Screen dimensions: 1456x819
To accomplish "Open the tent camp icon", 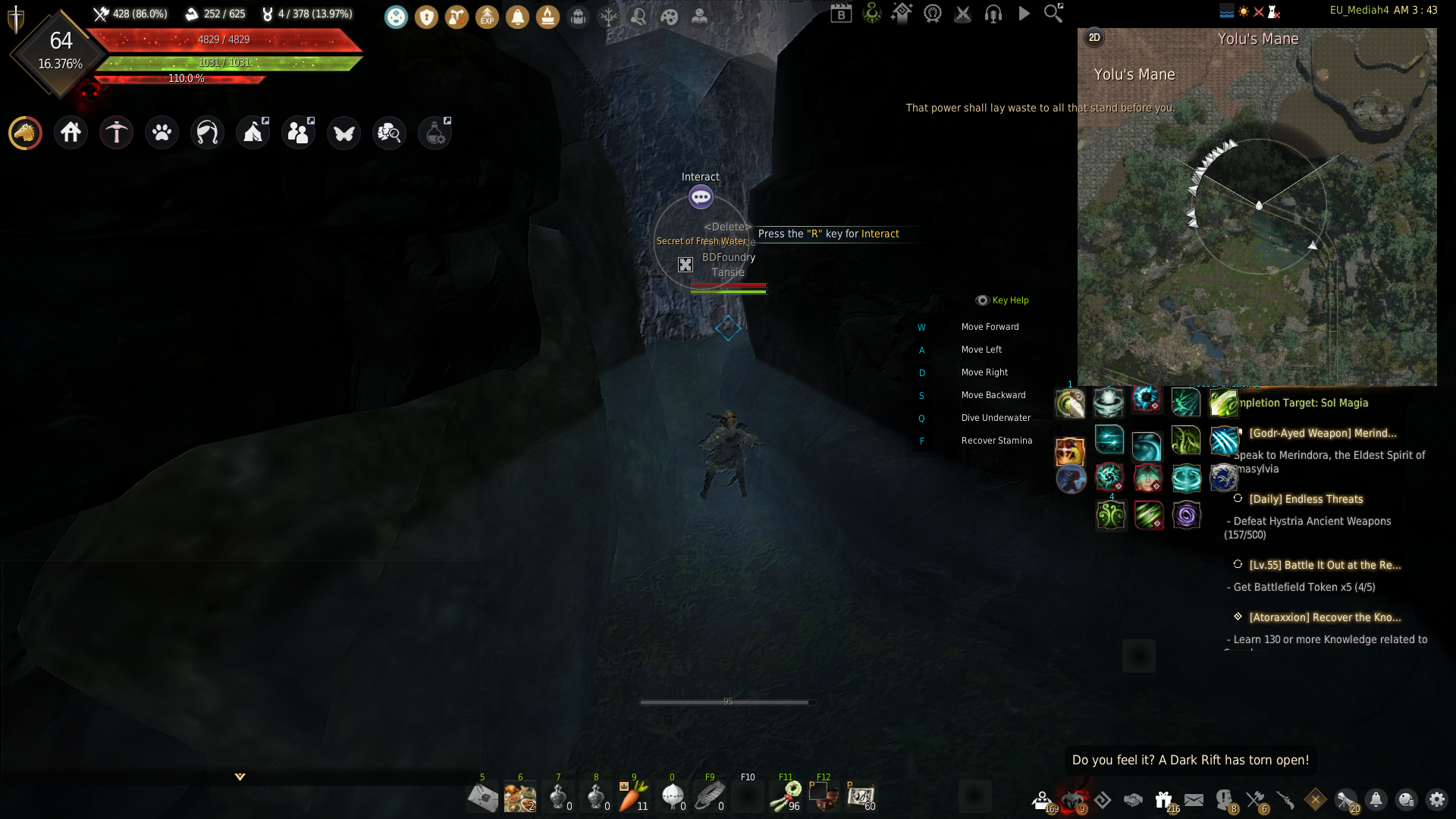I will coord(253,133).
